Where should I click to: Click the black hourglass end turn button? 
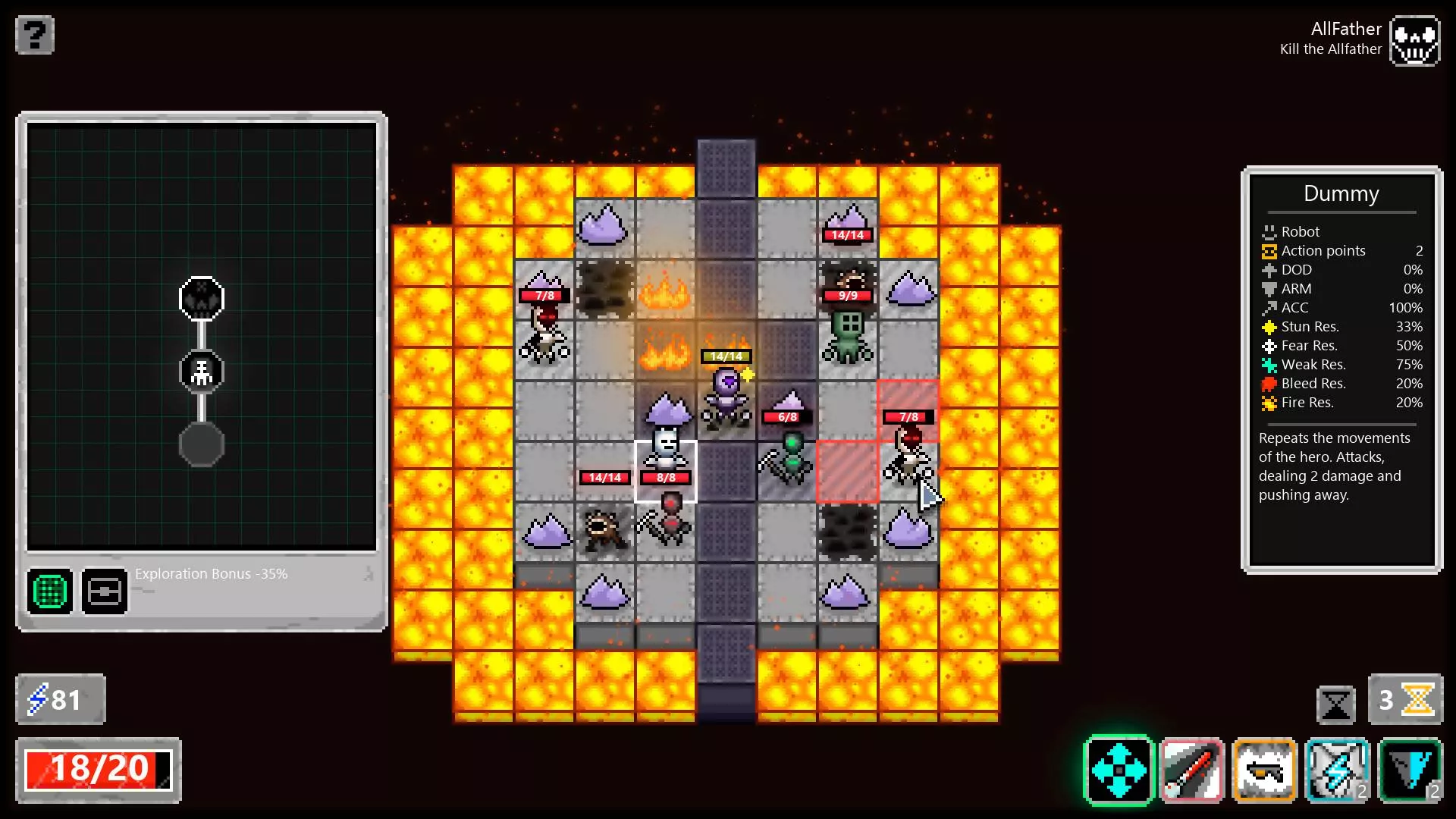(1335, 704)
